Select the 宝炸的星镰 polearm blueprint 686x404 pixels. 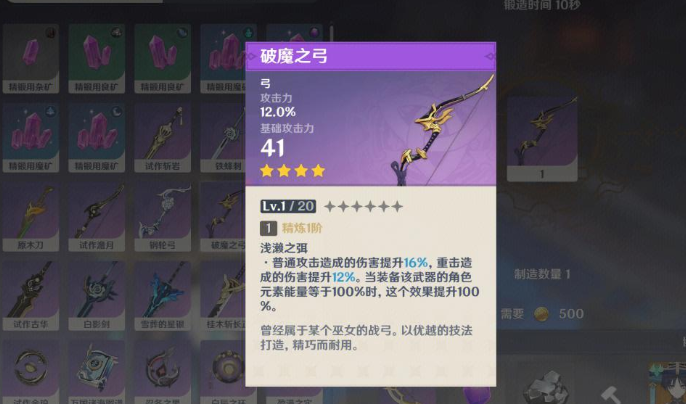click(x=161, y=297)
